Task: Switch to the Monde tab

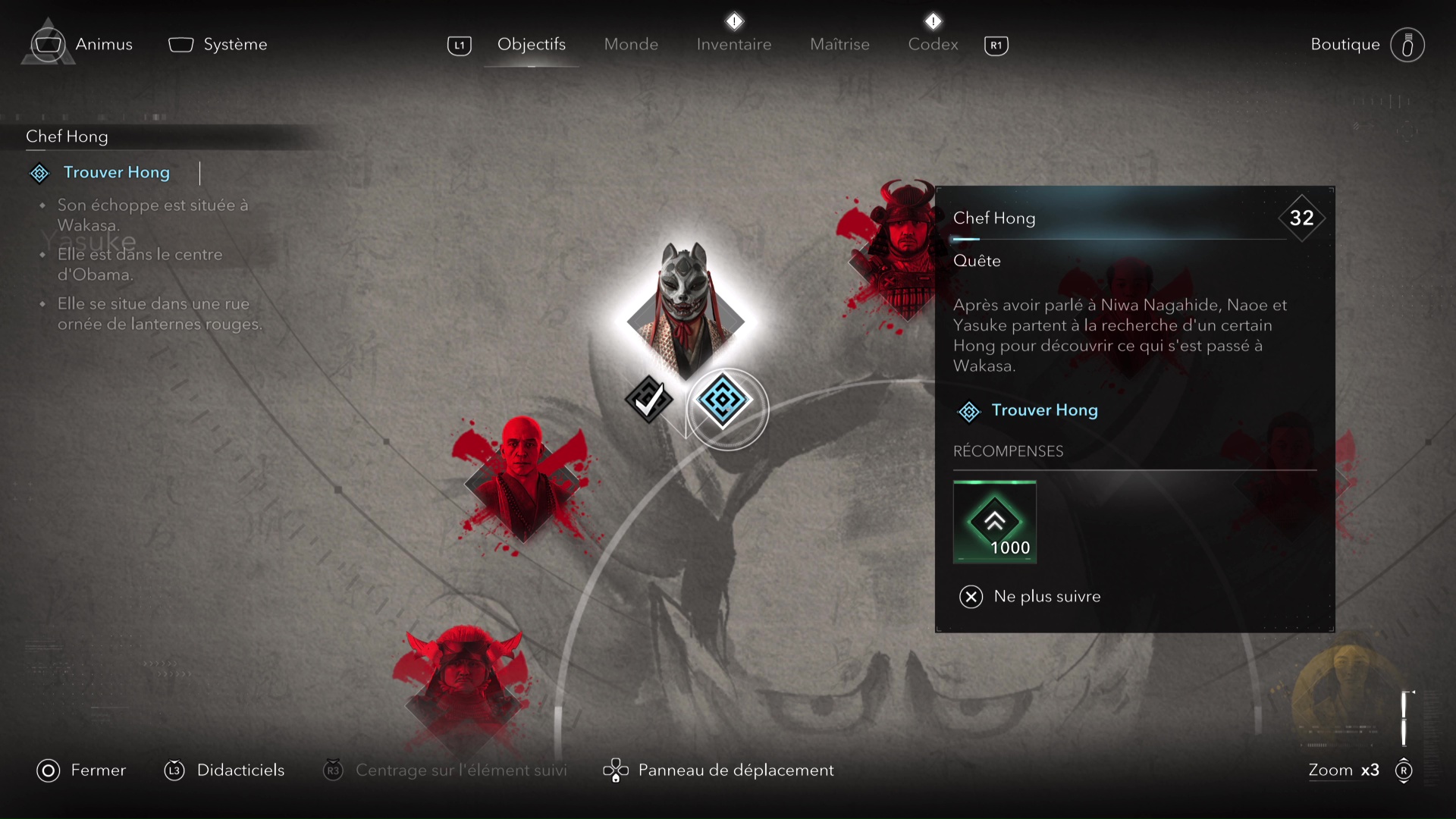Action: [x=632, y=44]
